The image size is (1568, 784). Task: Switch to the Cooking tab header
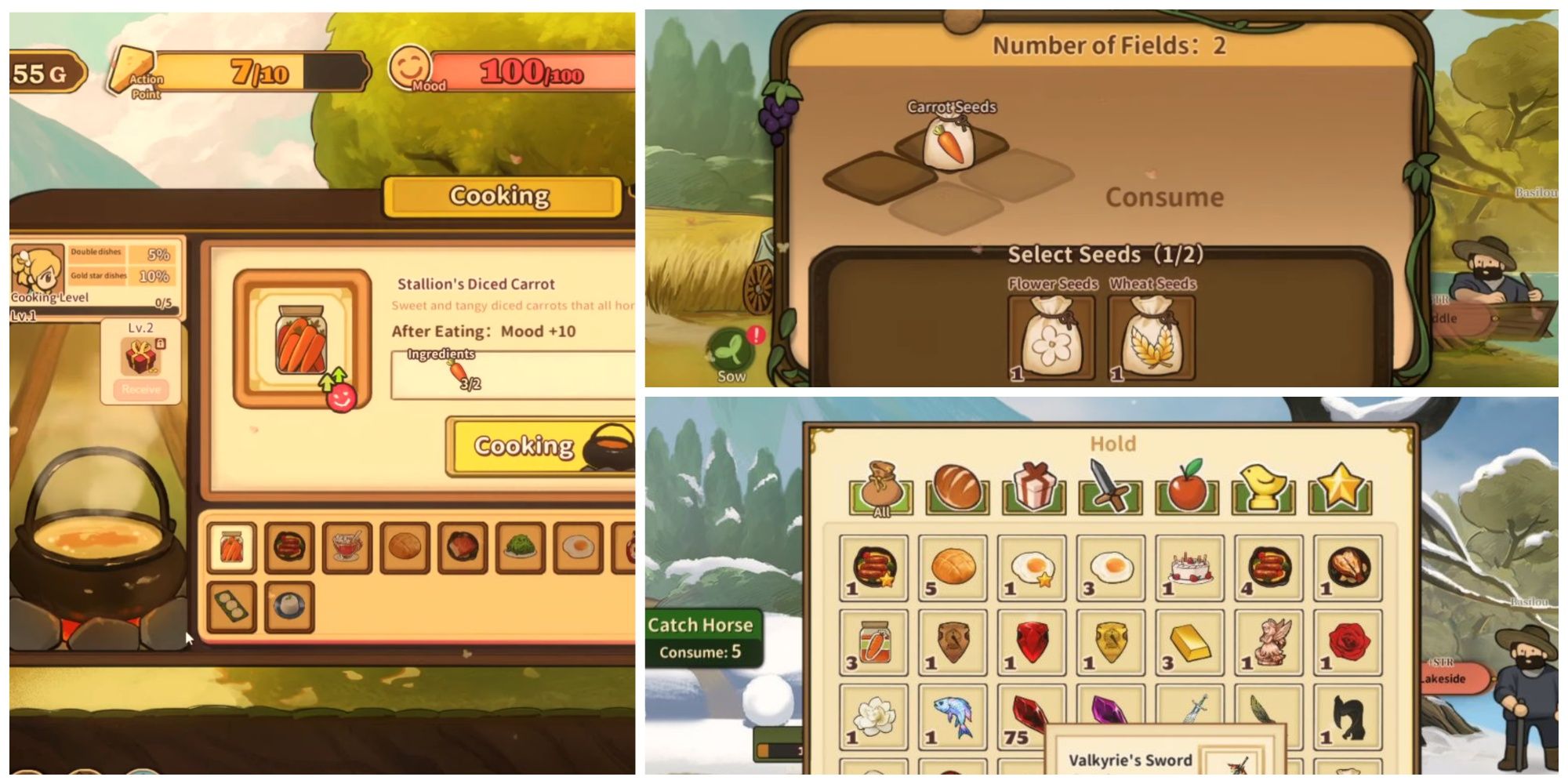[x=502, y=196]
